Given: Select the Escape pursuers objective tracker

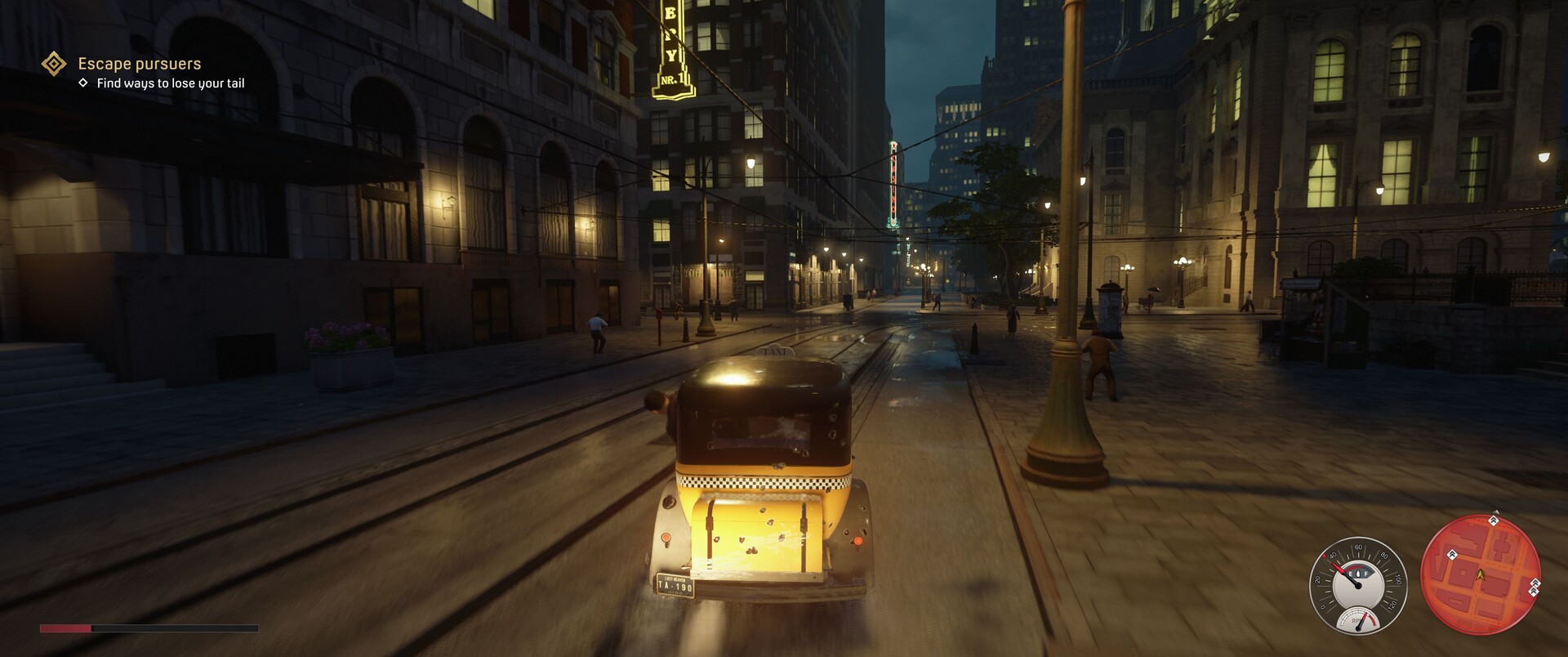Looking at the screenshot, I should click(139, 64).
